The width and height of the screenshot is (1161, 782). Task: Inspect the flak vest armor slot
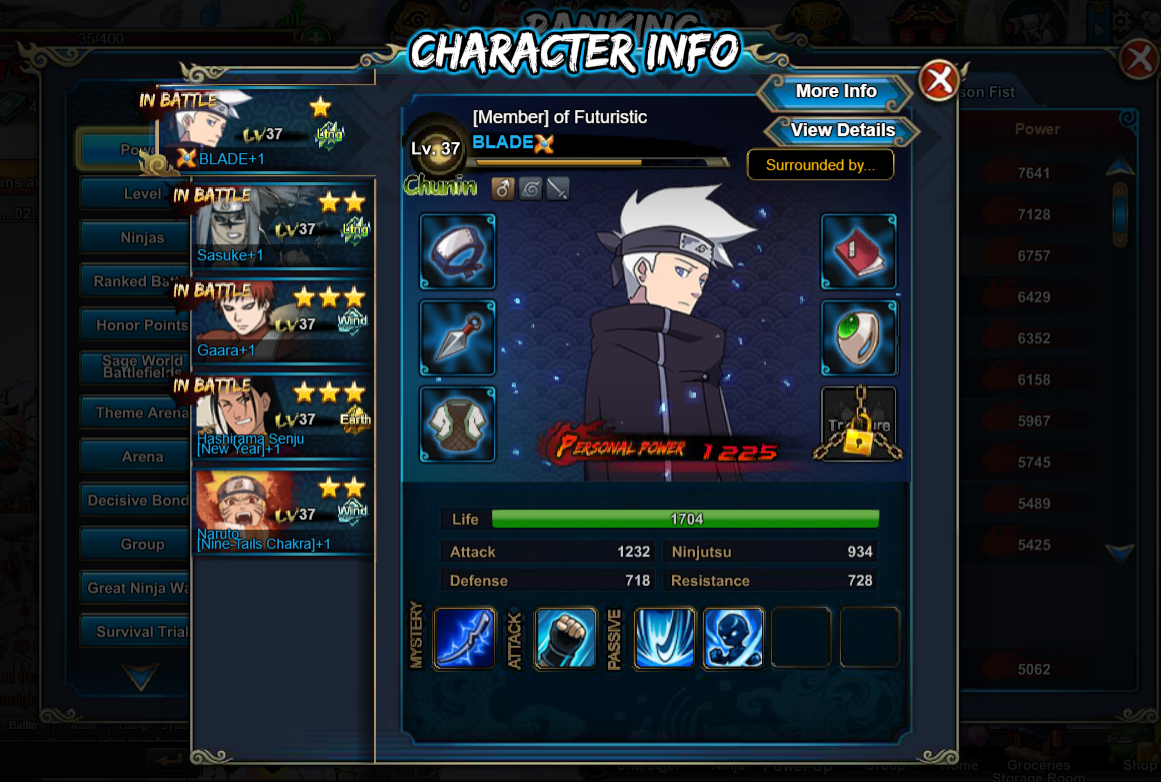[x=458, y=424]
